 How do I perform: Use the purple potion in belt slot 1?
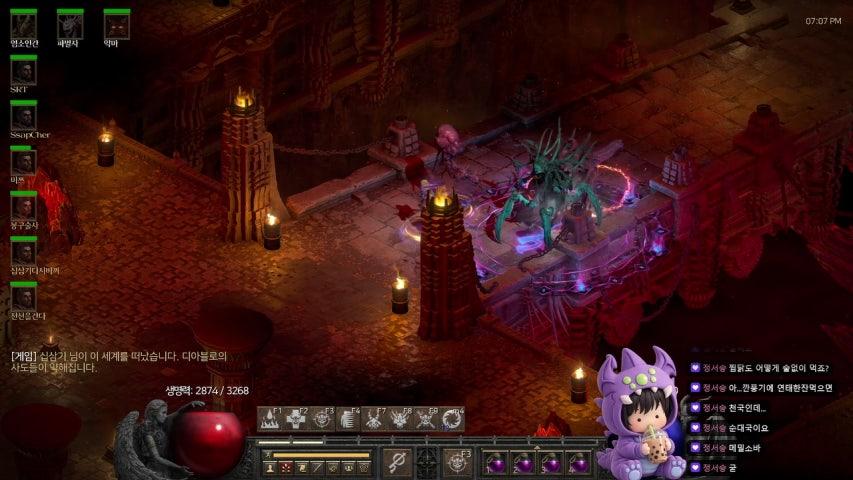(x=495, y=463)
